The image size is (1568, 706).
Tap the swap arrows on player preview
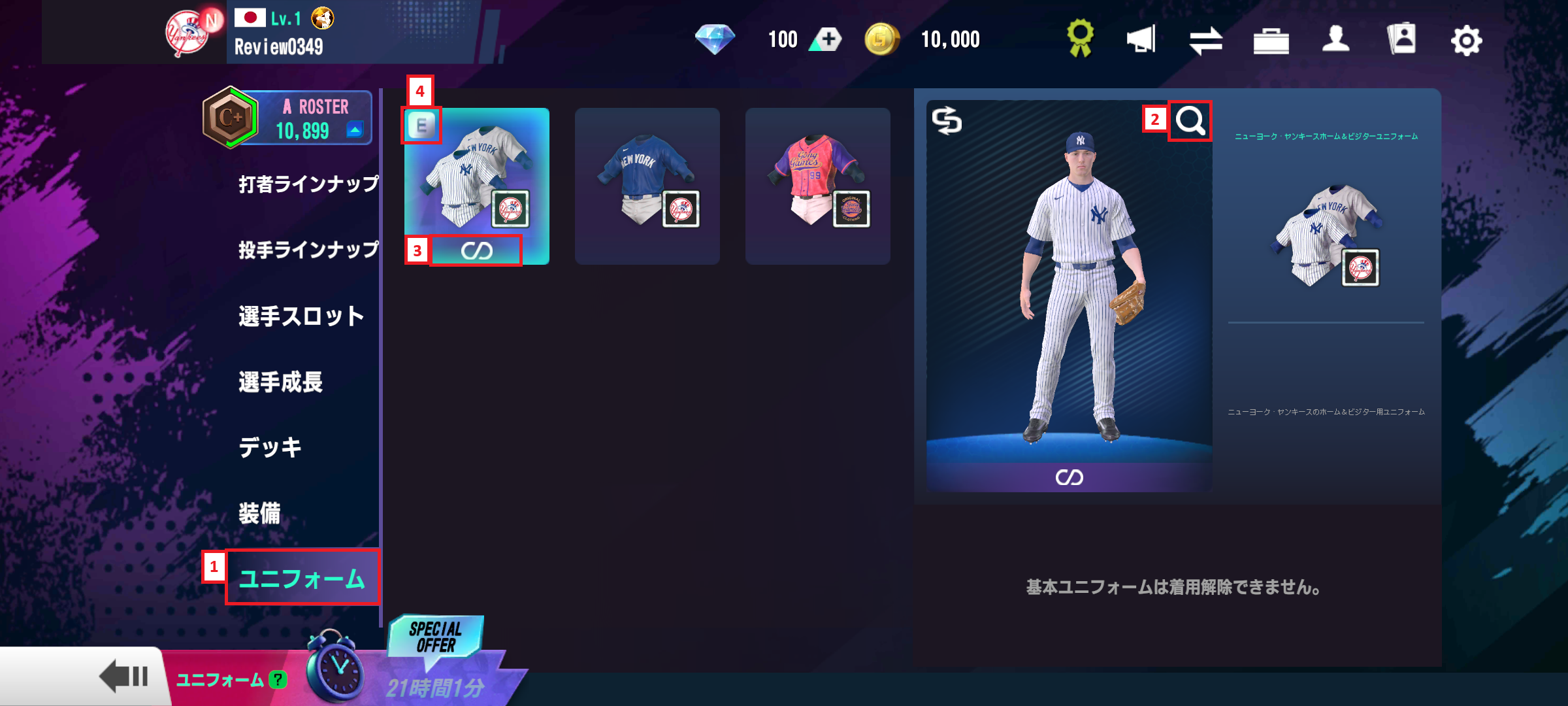click(947, 121)
